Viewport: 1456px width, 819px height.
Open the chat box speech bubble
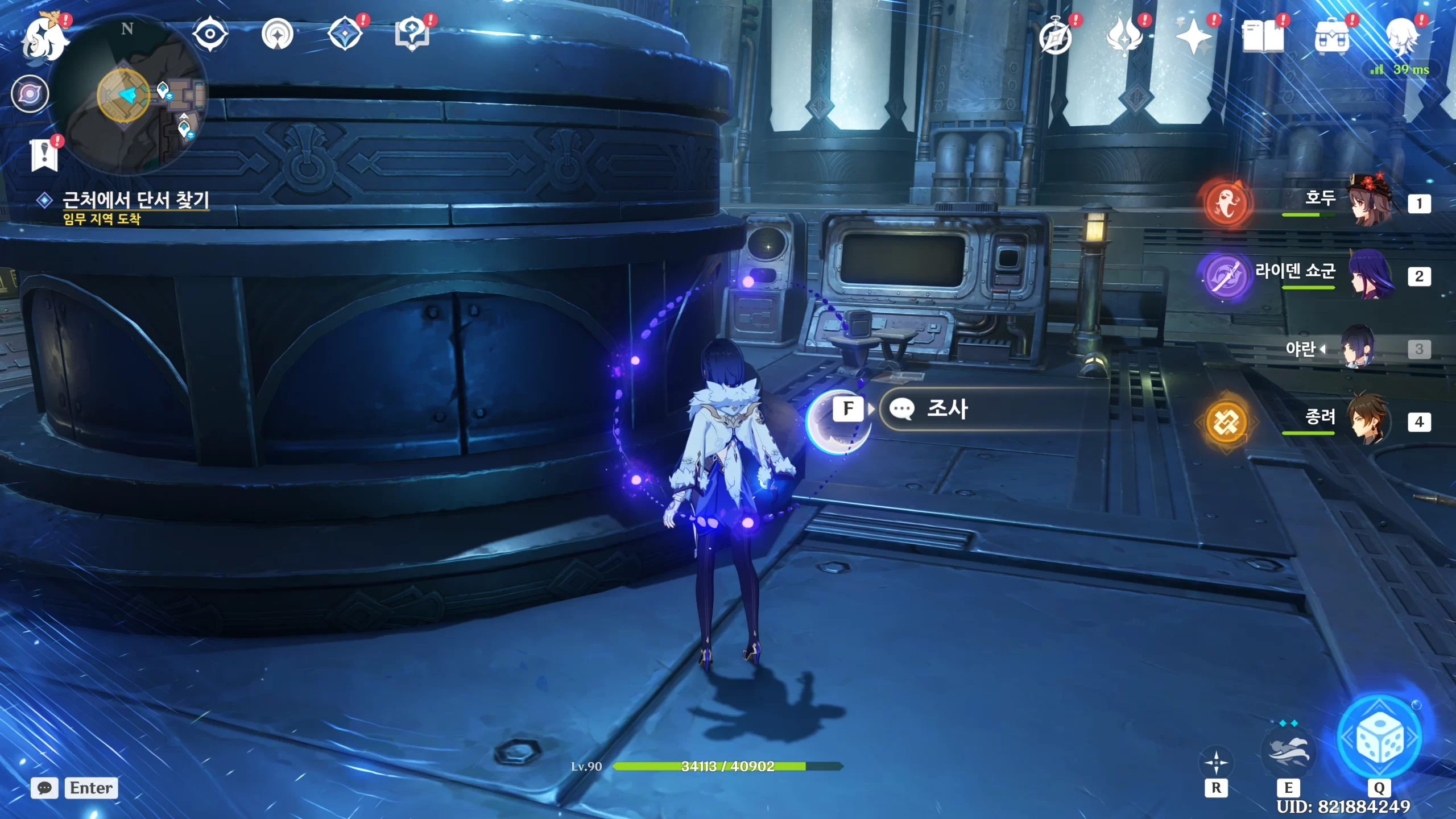click(x=44, y=788)
